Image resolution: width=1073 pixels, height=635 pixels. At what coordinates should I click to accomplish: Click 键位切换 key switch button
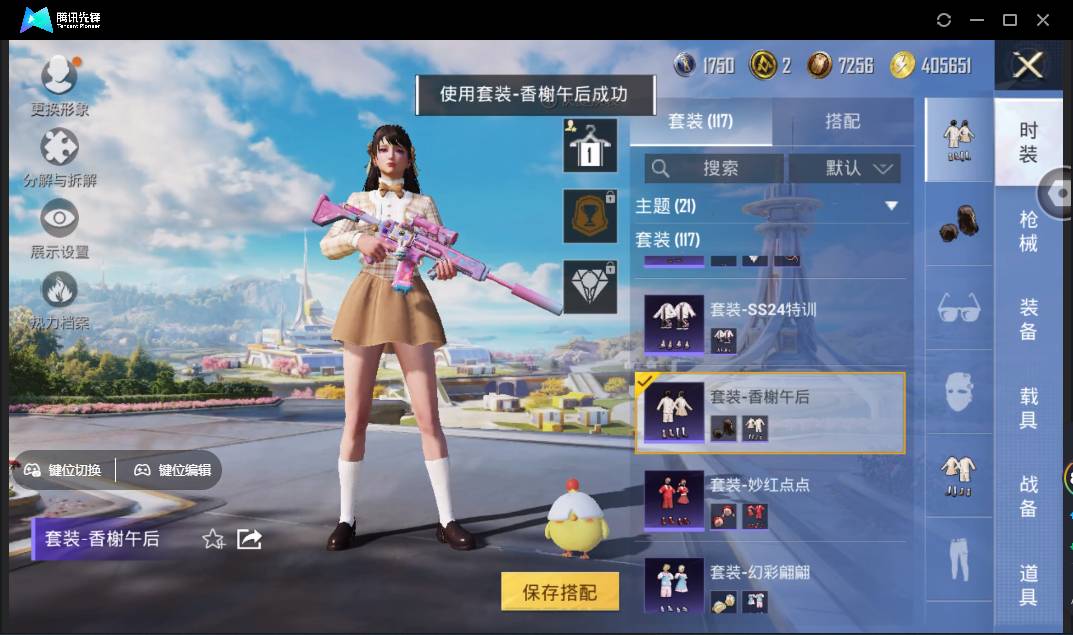64,470
